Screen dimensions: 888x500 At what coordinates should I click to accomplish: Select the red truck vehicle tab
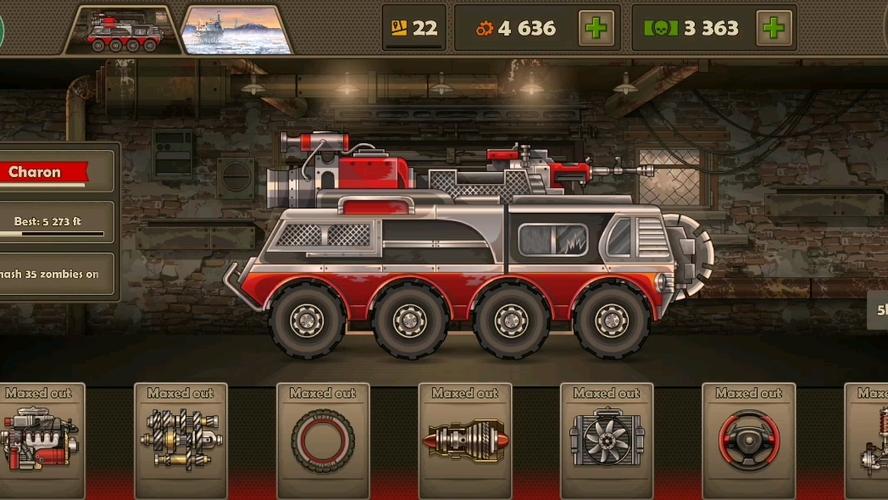124,31
